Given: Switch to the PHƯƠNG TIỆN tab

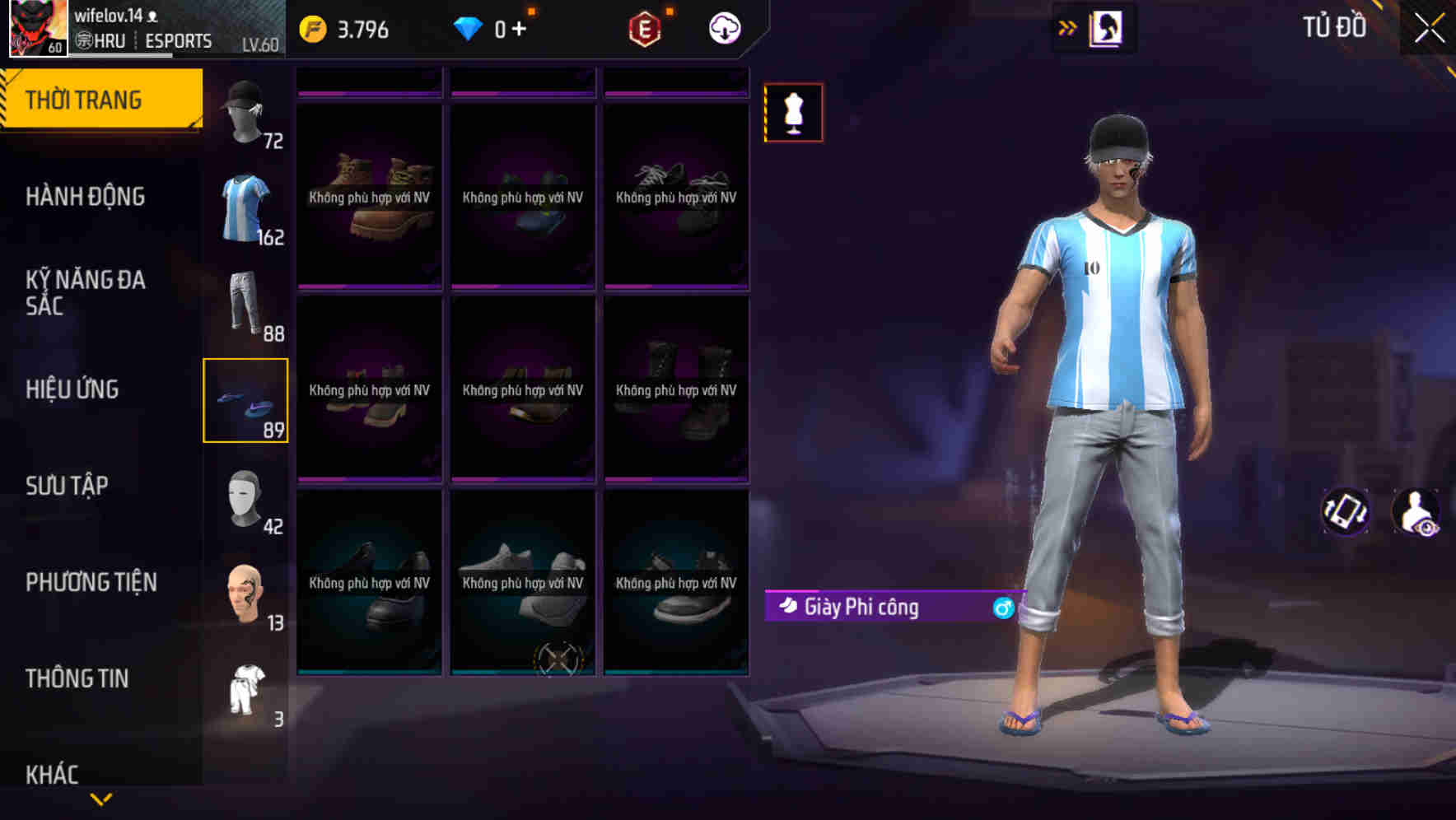Looking at the screenshot, I should [x=91, y=582].
